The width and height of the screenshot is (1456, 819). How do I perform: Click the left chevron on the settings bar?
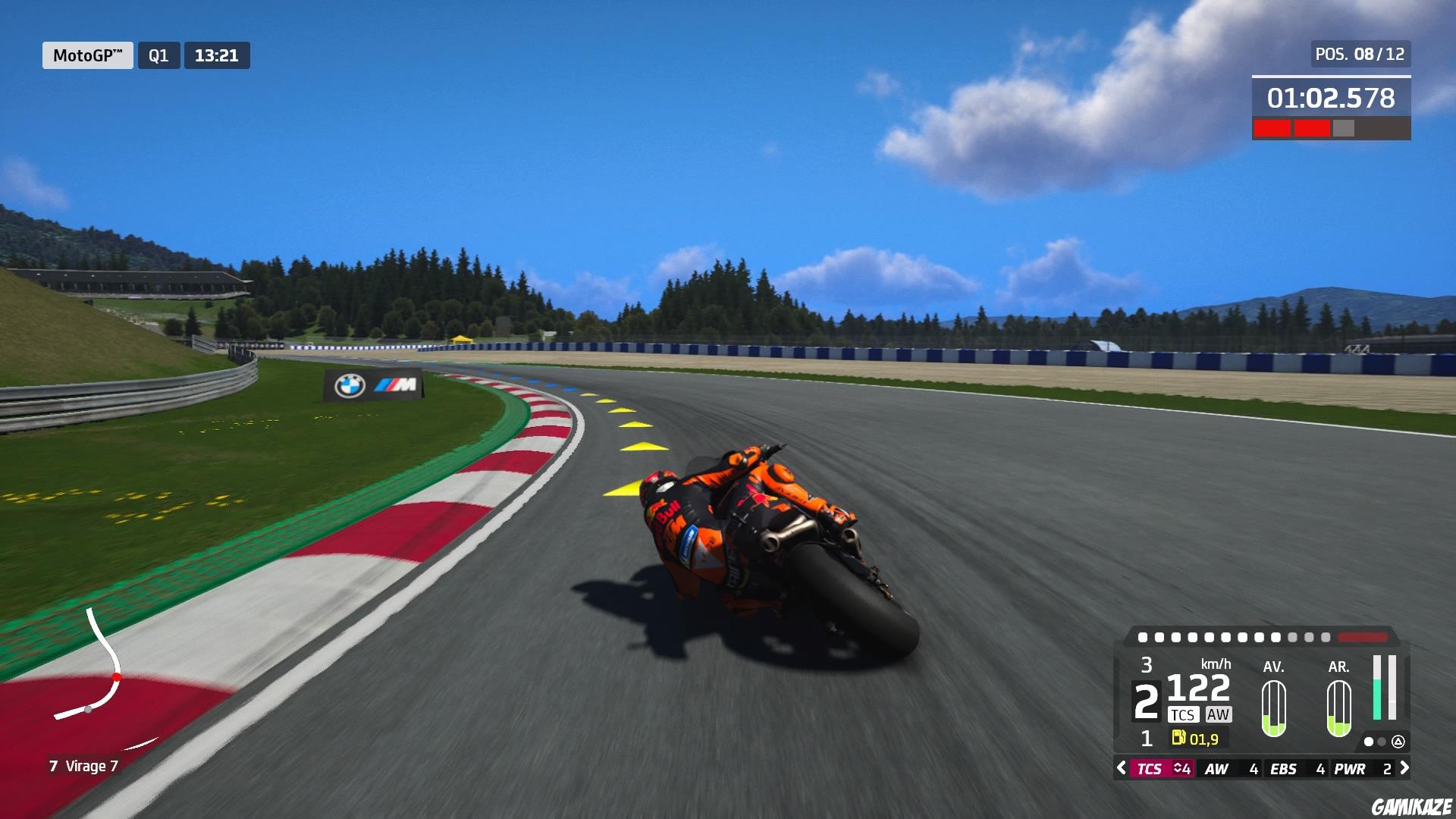(1121, 768)
